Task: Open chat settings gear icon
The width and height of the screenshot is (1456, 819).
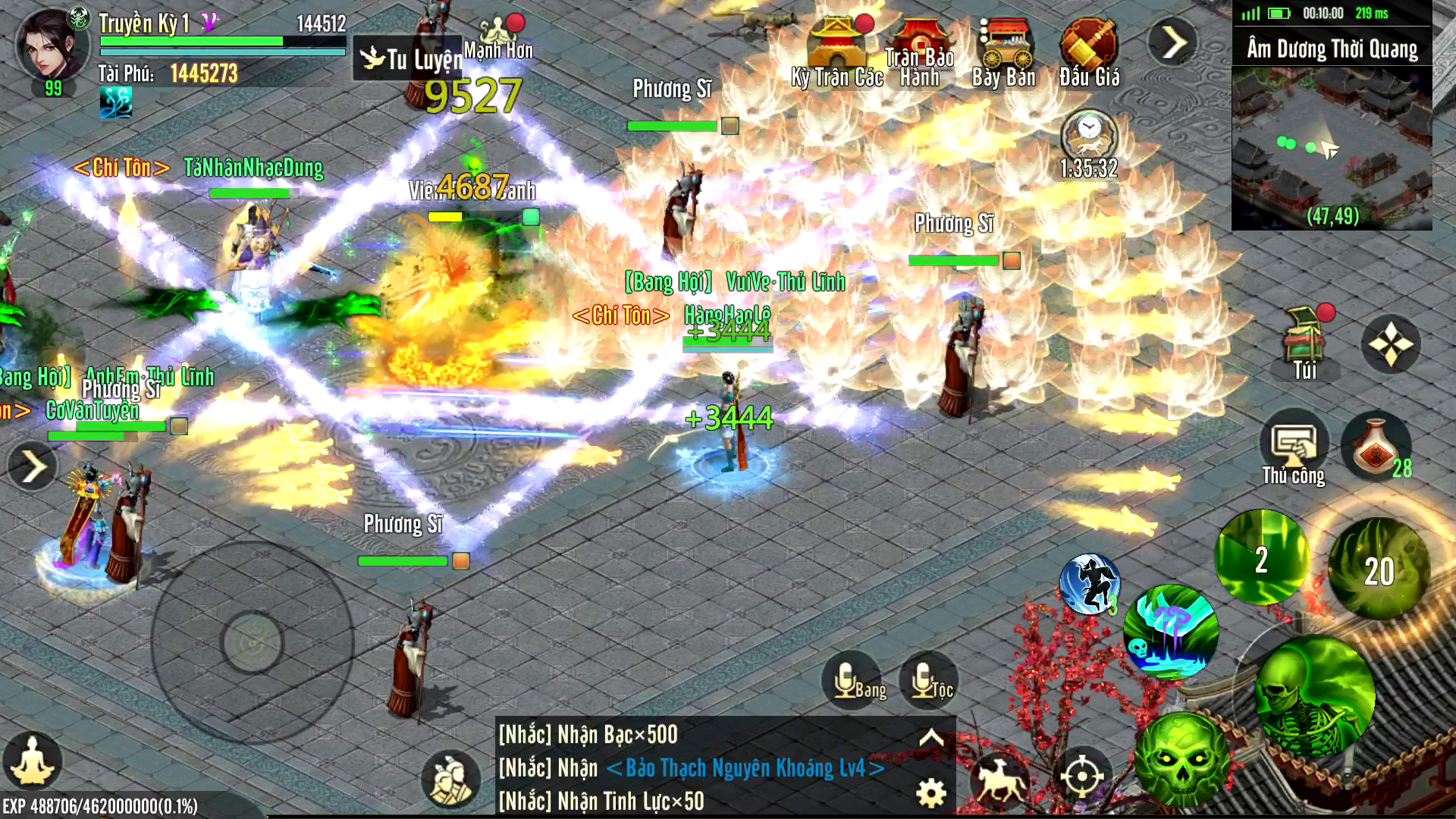Action: 931,793
